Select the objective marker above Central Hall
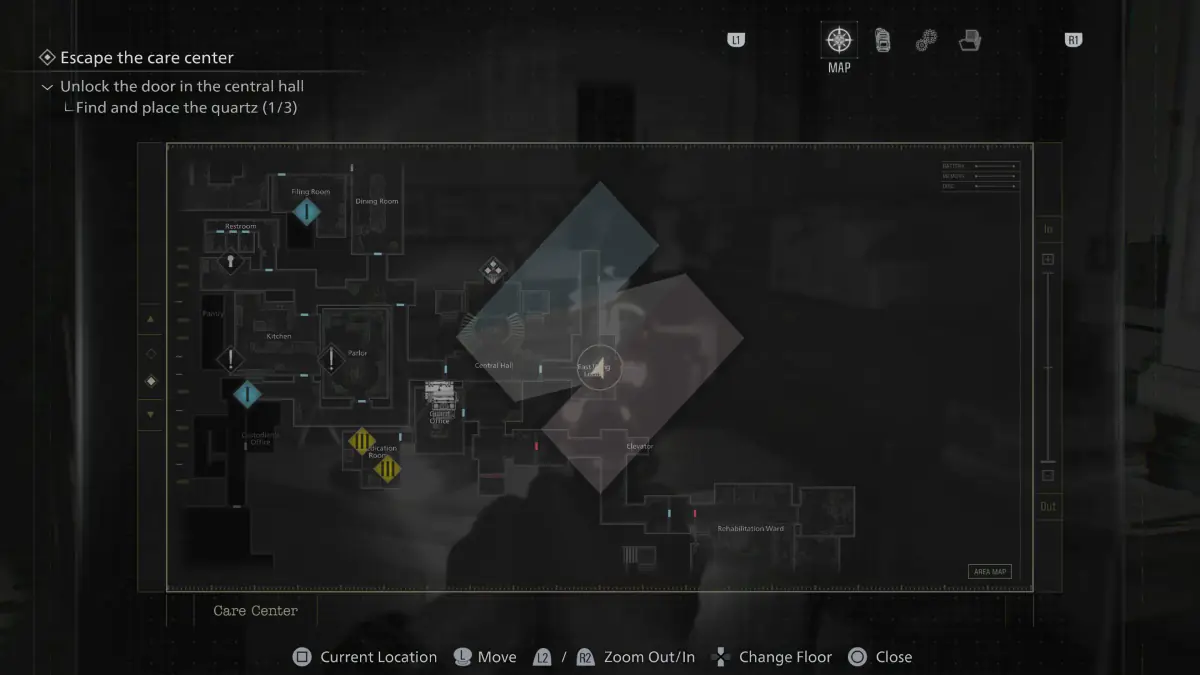The height and width of the screenshot is (675, 1200). click(492, 269)
